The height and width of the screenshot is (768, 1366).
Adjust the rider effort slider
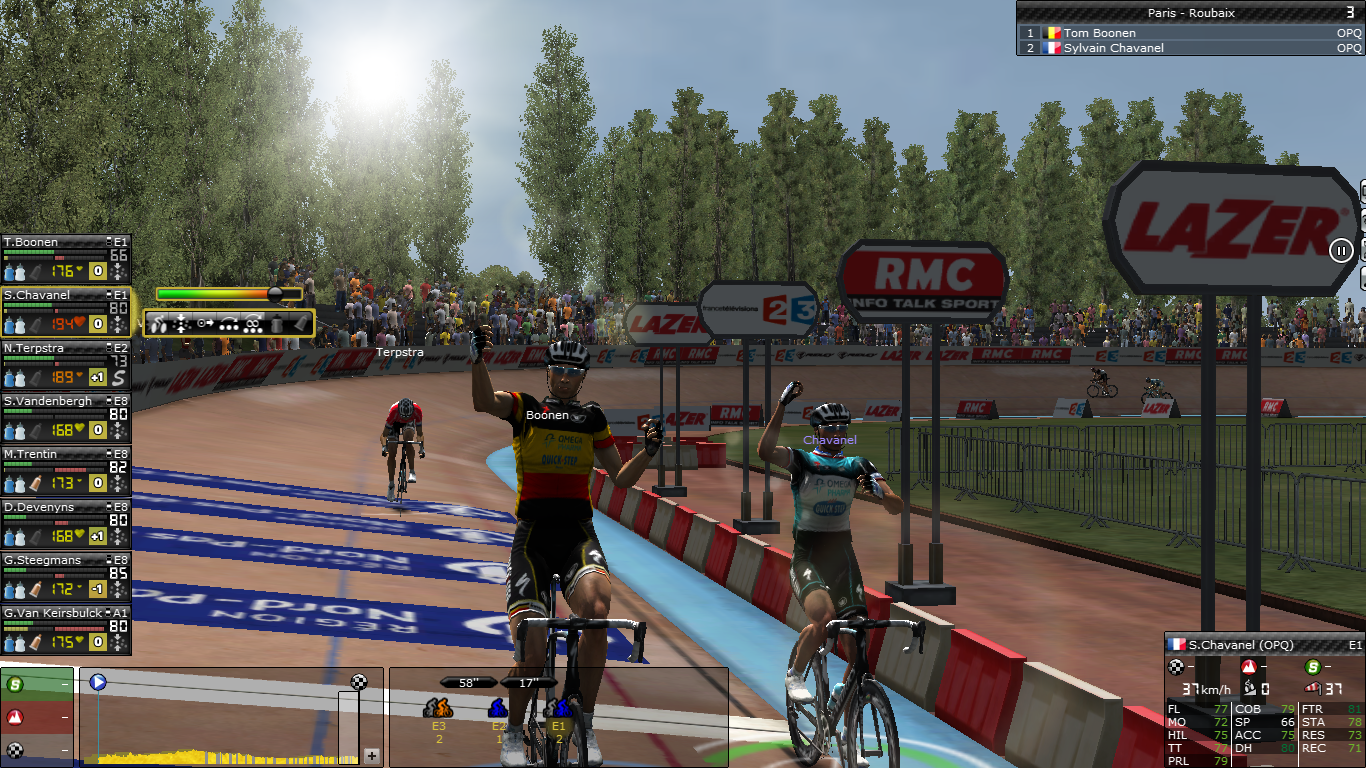[275, 294]
